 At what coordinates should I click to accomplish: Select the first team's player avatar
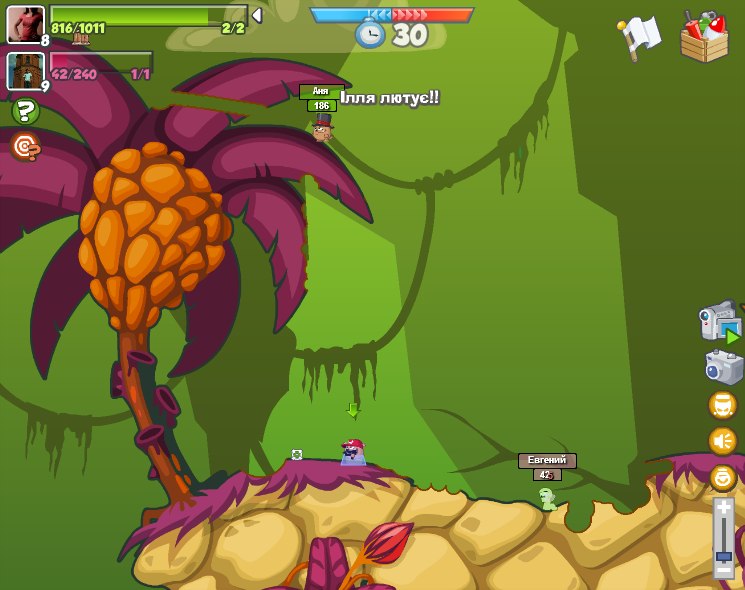[x=25, y=24]
